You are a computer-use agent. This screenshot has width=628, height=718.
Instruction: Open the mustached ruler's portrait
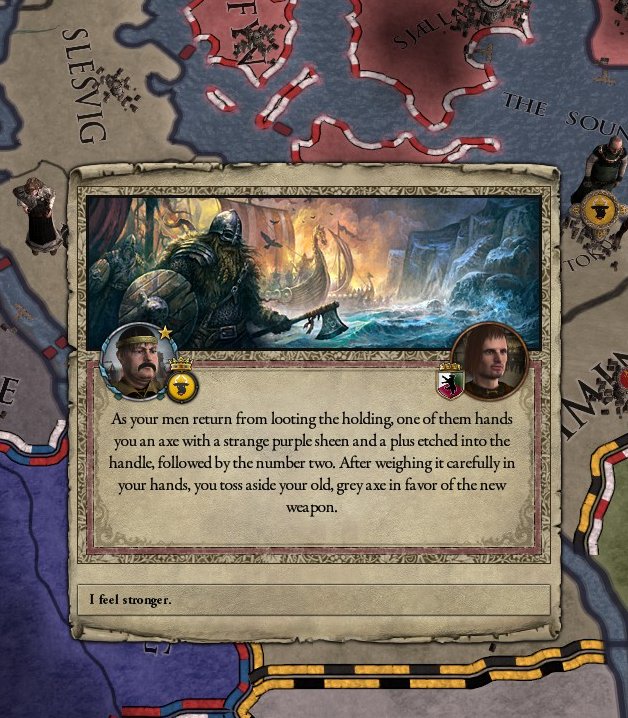click(138, 362)
